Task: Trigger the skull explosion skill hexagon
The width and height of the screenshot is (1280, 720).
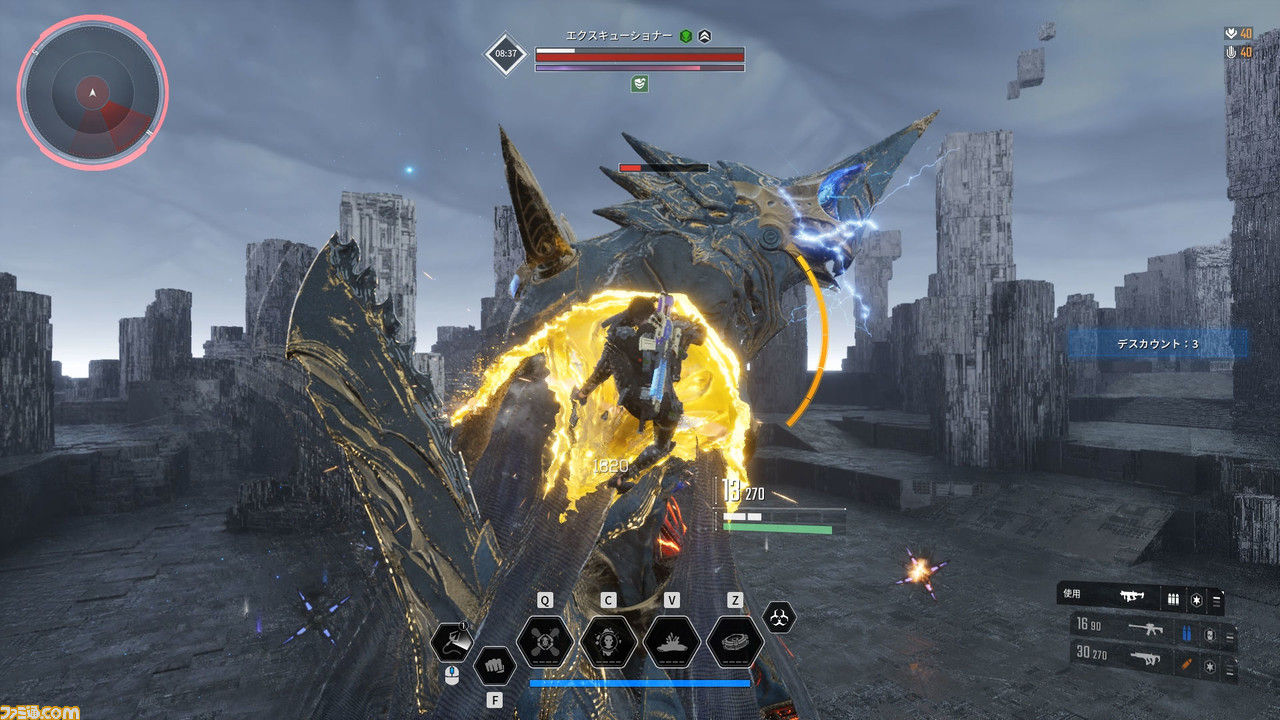Action: click(x=608, y=642)
